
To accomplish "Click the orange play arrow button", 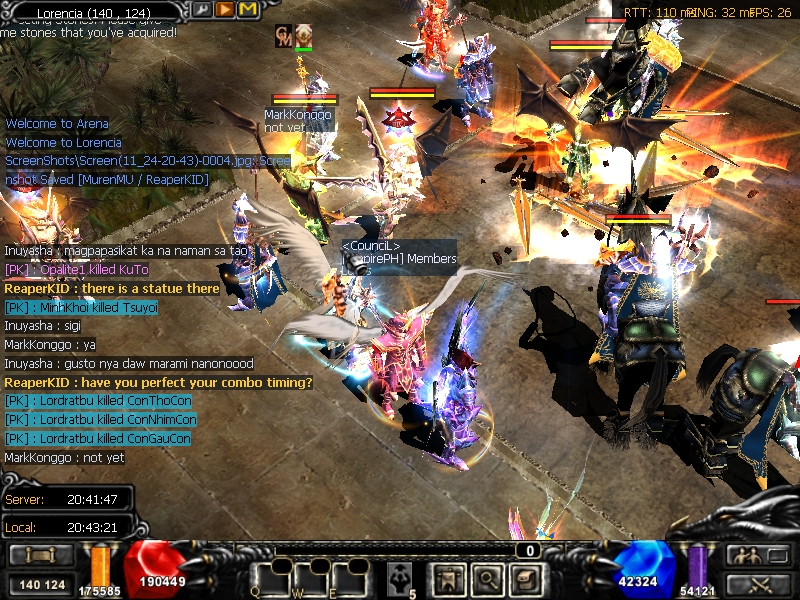I will click(225, 9).
